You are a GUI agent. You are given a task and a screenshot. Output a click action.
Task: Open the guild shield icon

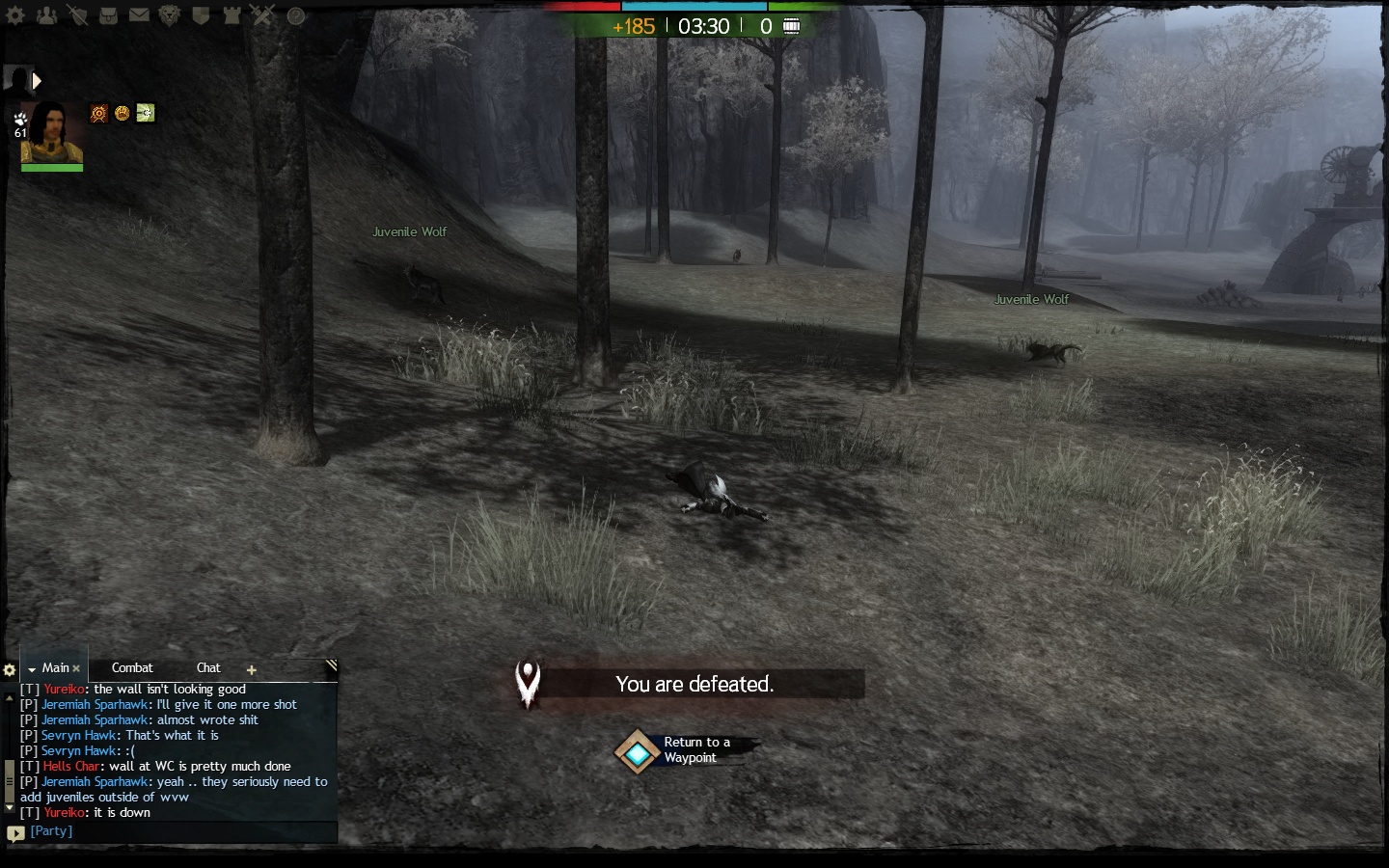click(x=201, y=15)
